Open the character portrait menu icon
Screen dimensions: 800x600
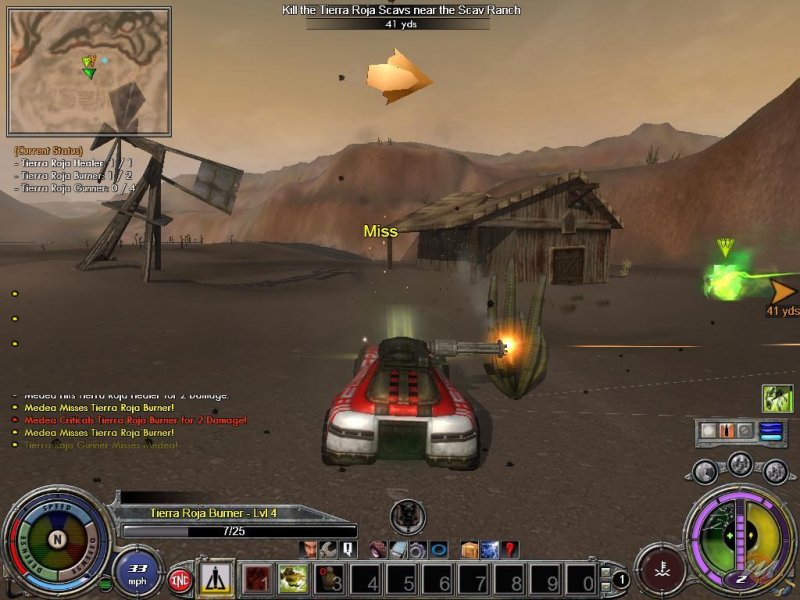pos(308,549)
